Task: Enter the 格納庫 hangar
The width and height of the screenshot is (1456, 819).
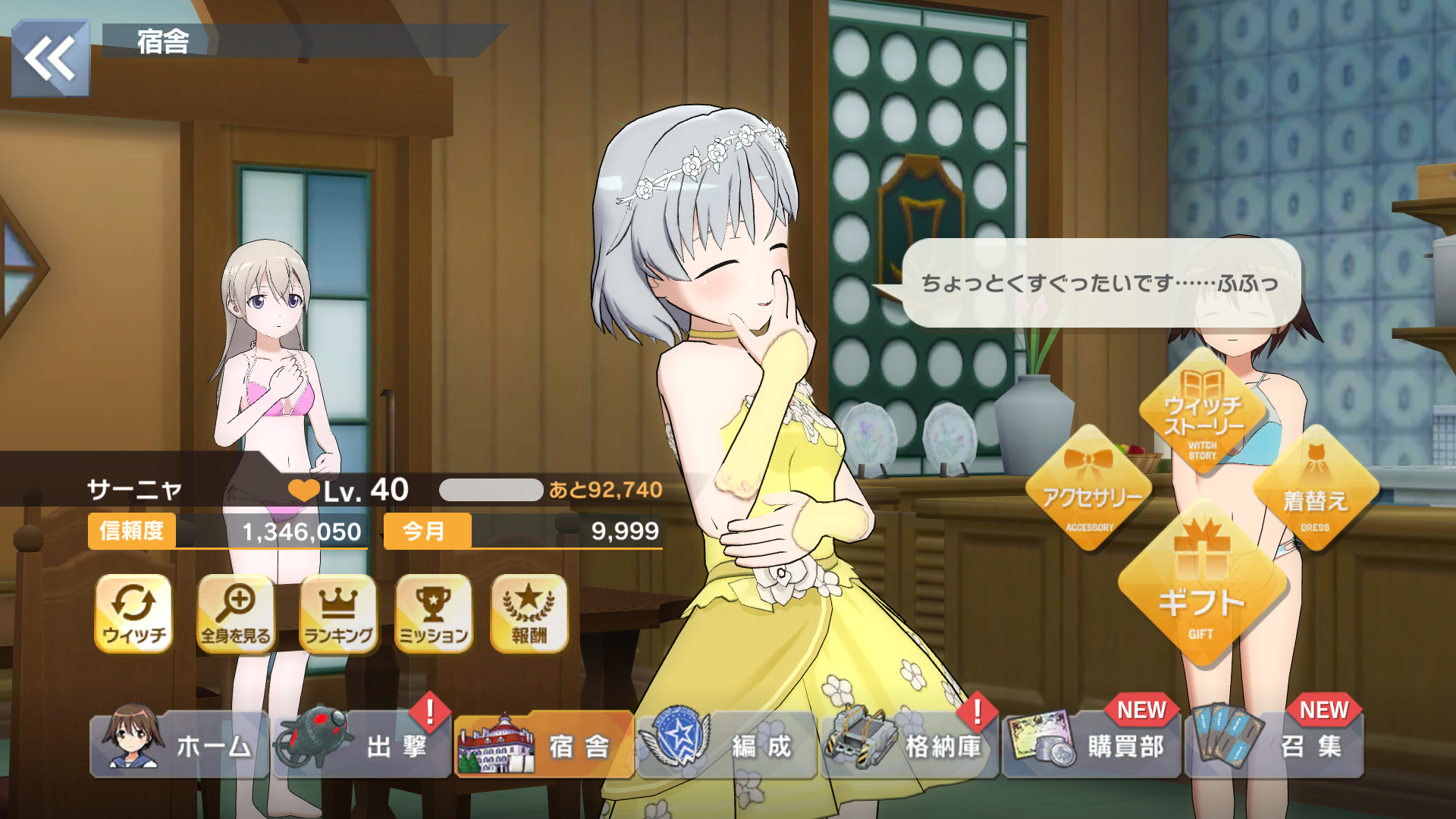Action: pyautogui.click(x=908, y=745)
